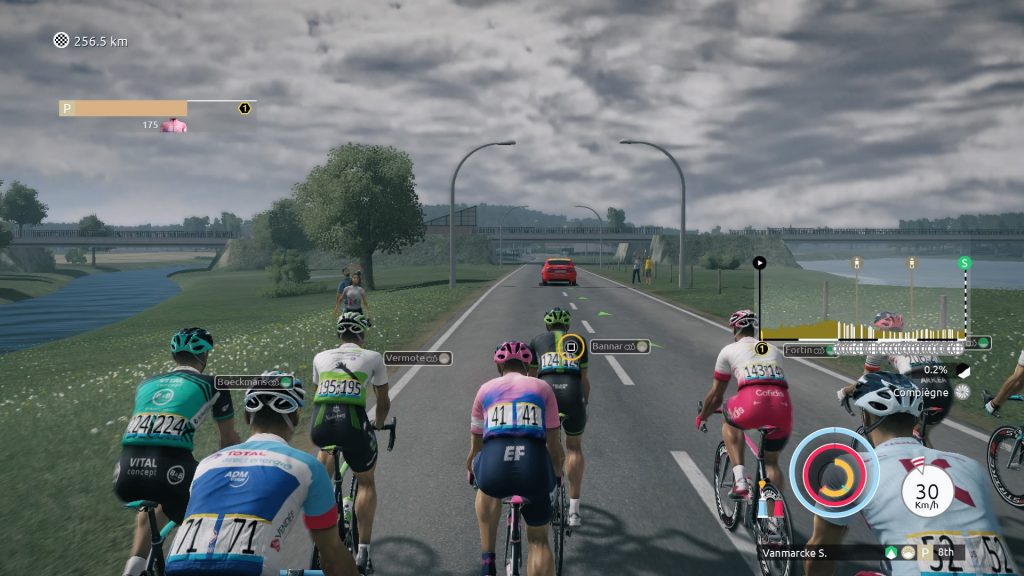Viewport: 1024px width, 576px height.
Task: Select the Vermote rider name tag
Action: point(417,358)
